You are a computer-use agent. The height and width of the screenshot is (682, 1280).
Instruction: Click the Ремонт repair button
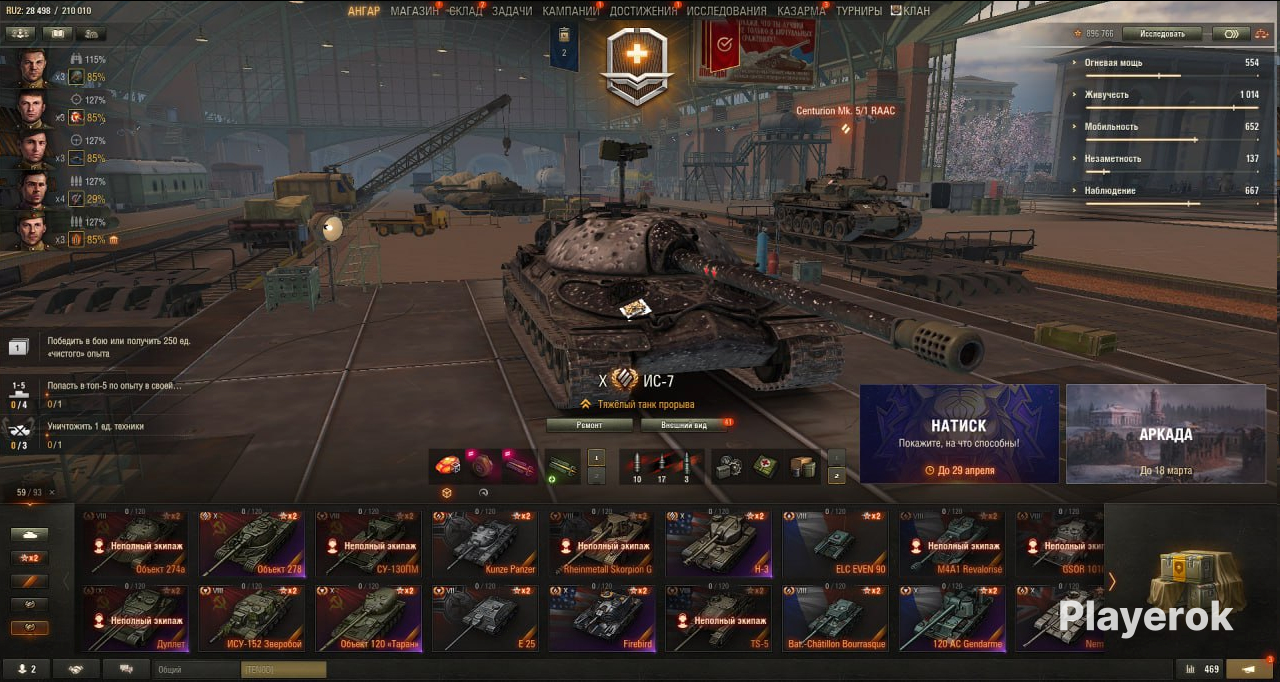click(x=589, y=425)
